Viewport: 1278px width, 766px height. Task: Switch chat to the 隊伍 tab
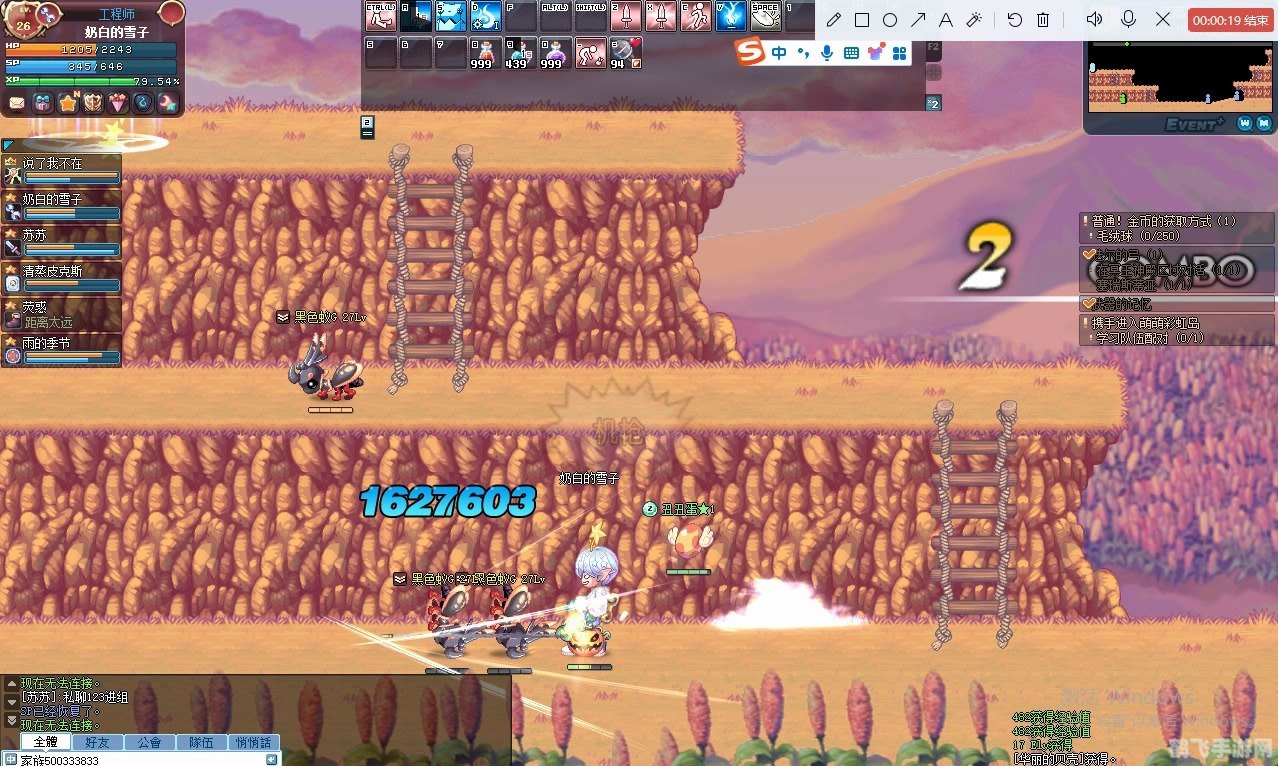pos(202,742)
